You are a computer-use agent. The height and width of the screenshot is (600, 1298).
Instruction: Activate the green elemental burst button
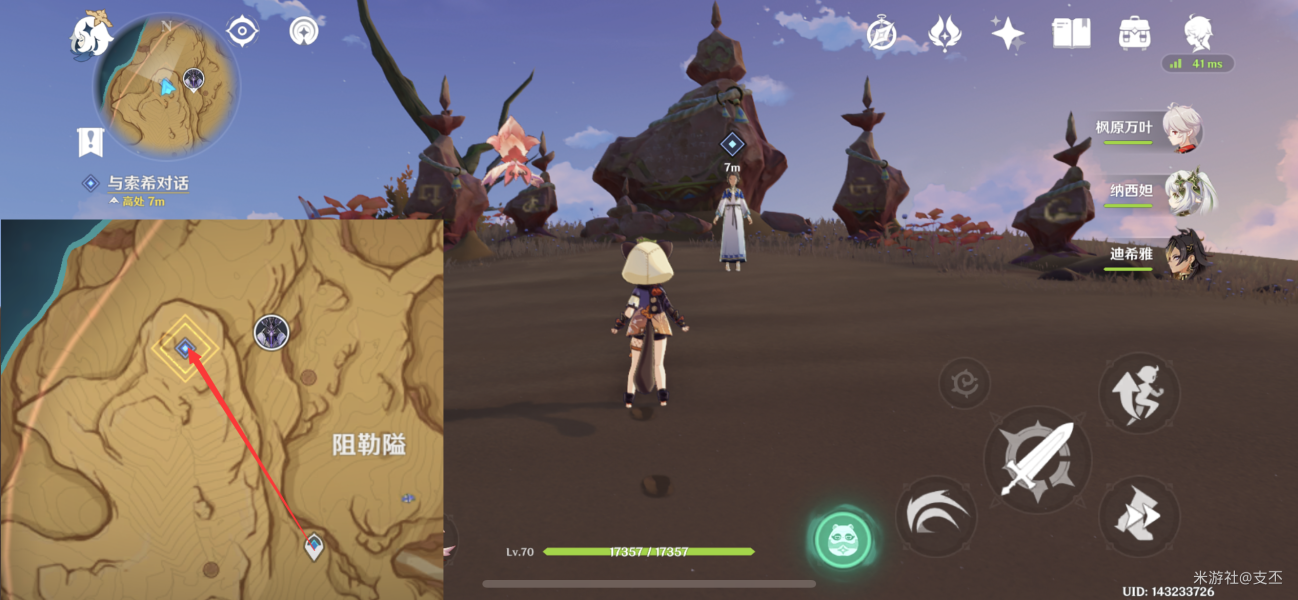coord(842,540)
